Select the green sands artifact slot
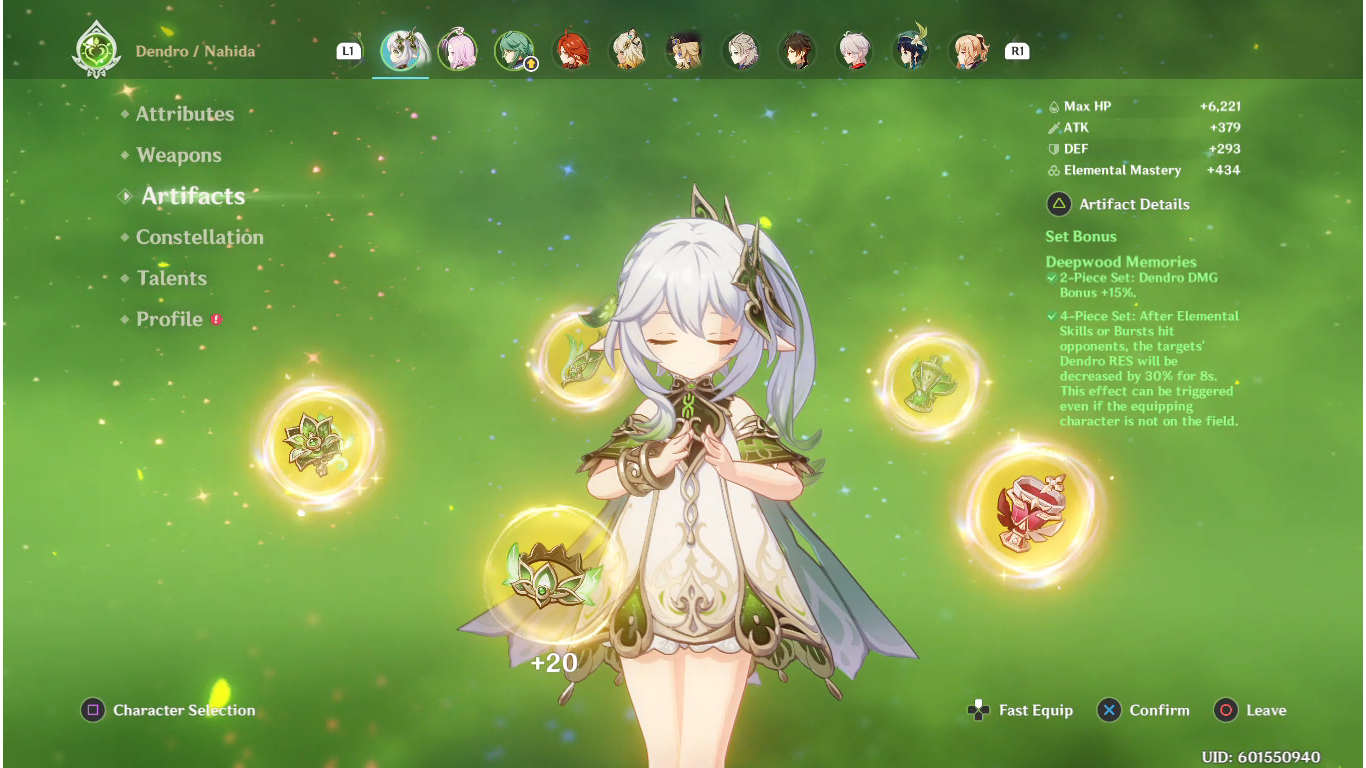This screenshot has height=768, width=1366. click(x=931, y=384)
